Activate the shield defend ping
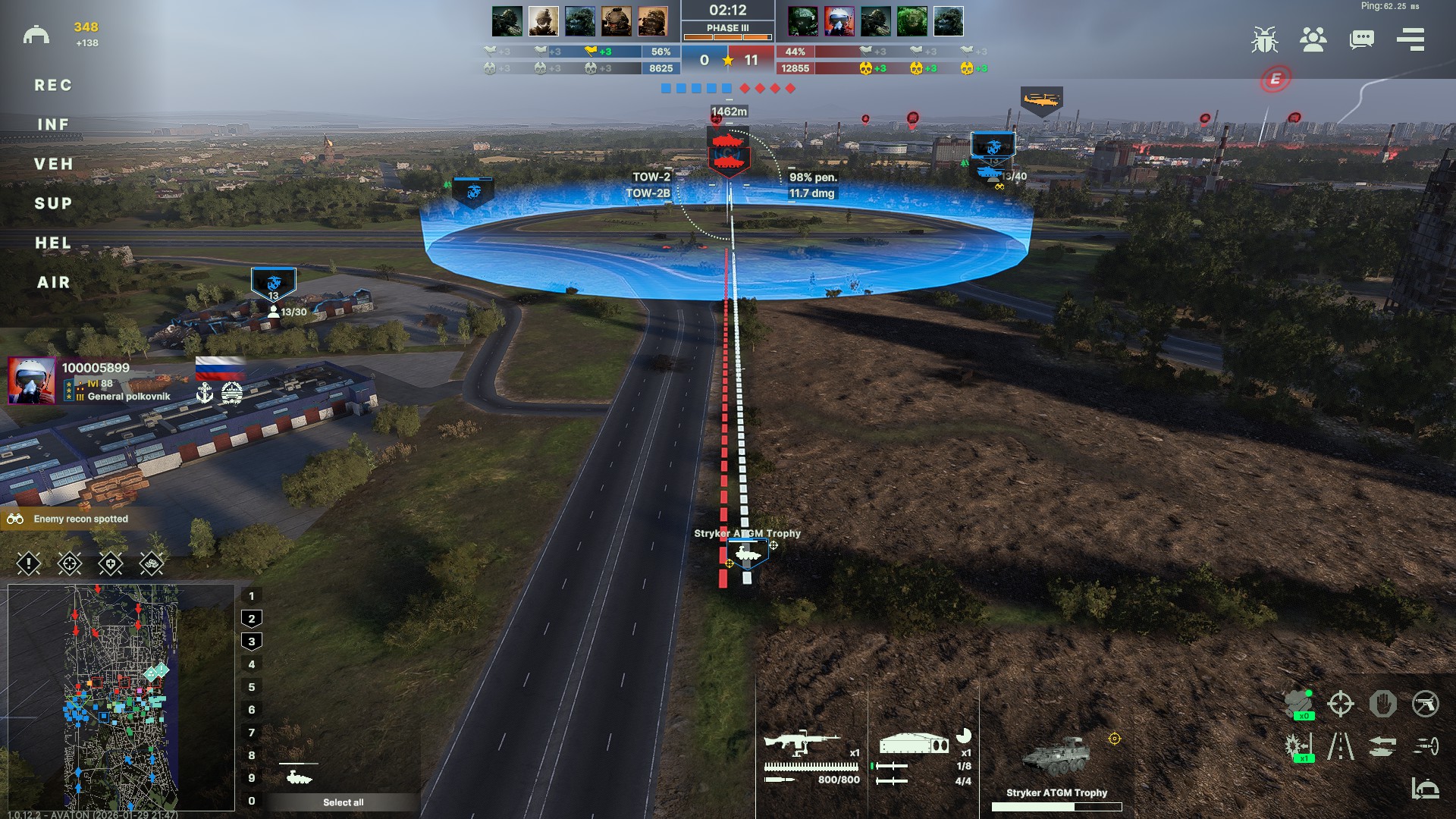The width and height of the screenshot is (1456, 819). (111, 563)
